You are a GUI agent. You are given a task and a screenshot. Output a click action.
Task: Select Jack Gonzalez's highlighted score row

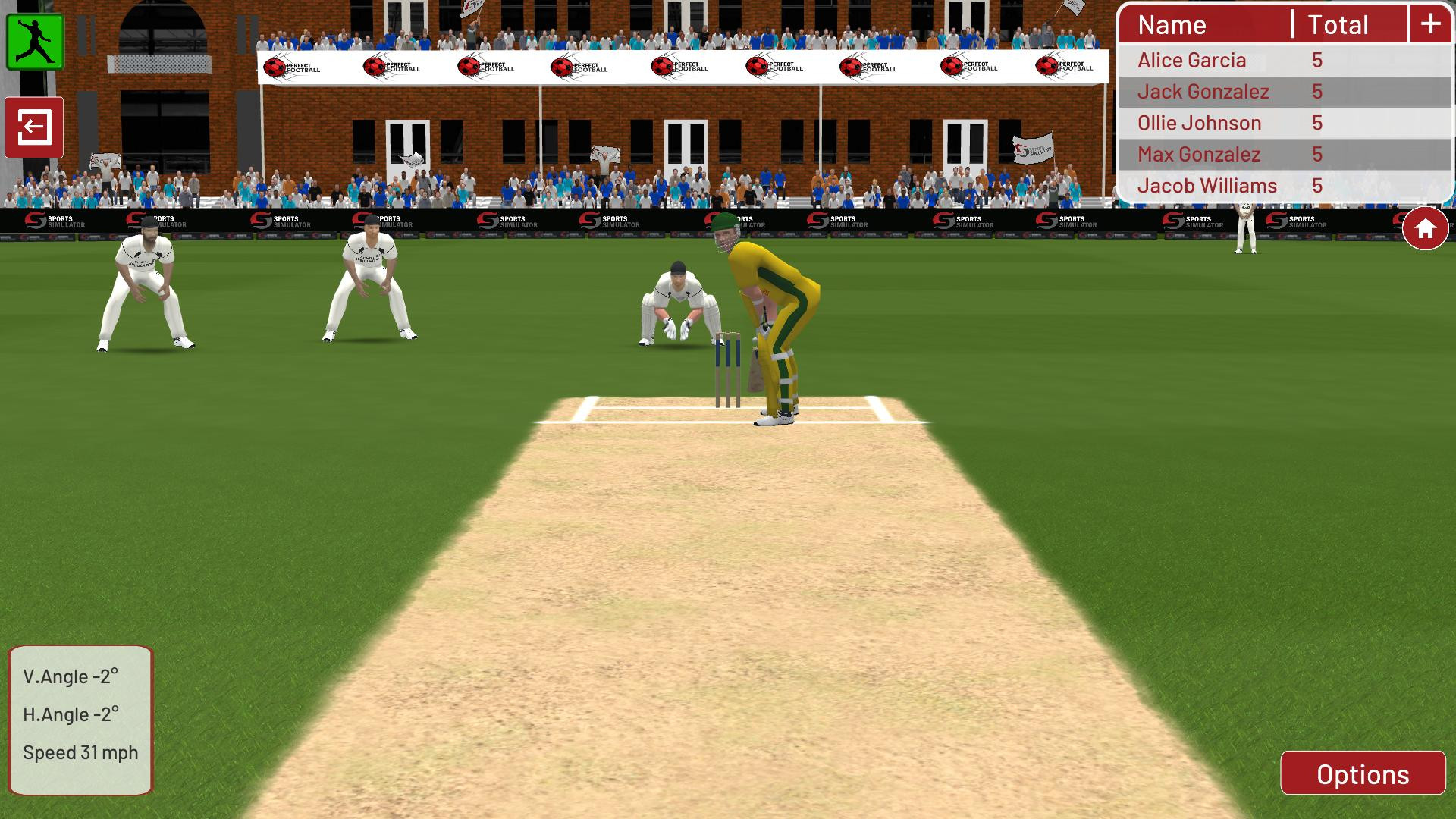point(1204,91)
